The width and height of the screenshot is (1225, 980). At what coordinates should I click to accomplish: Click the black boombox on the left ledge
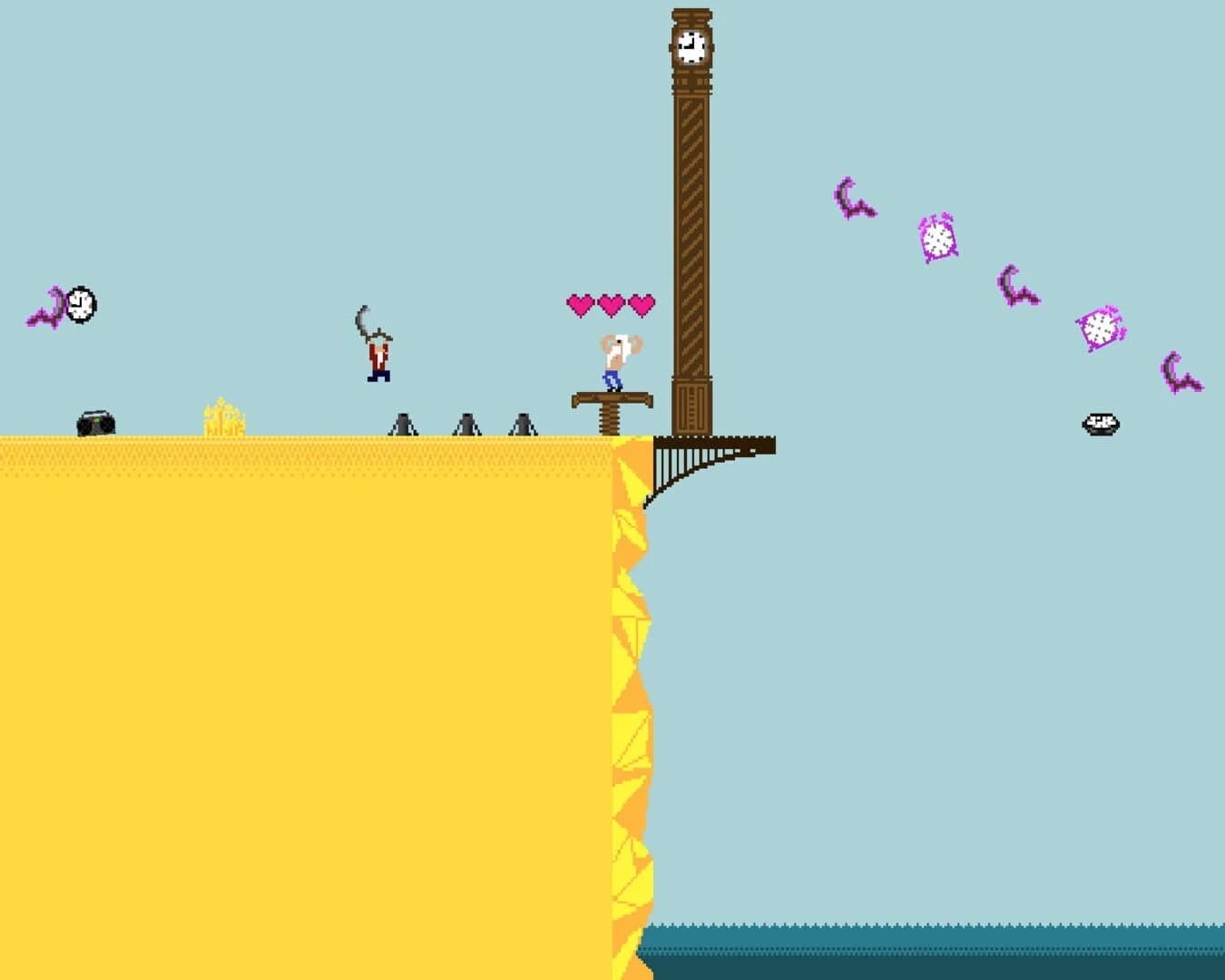[x=93, y=421]
